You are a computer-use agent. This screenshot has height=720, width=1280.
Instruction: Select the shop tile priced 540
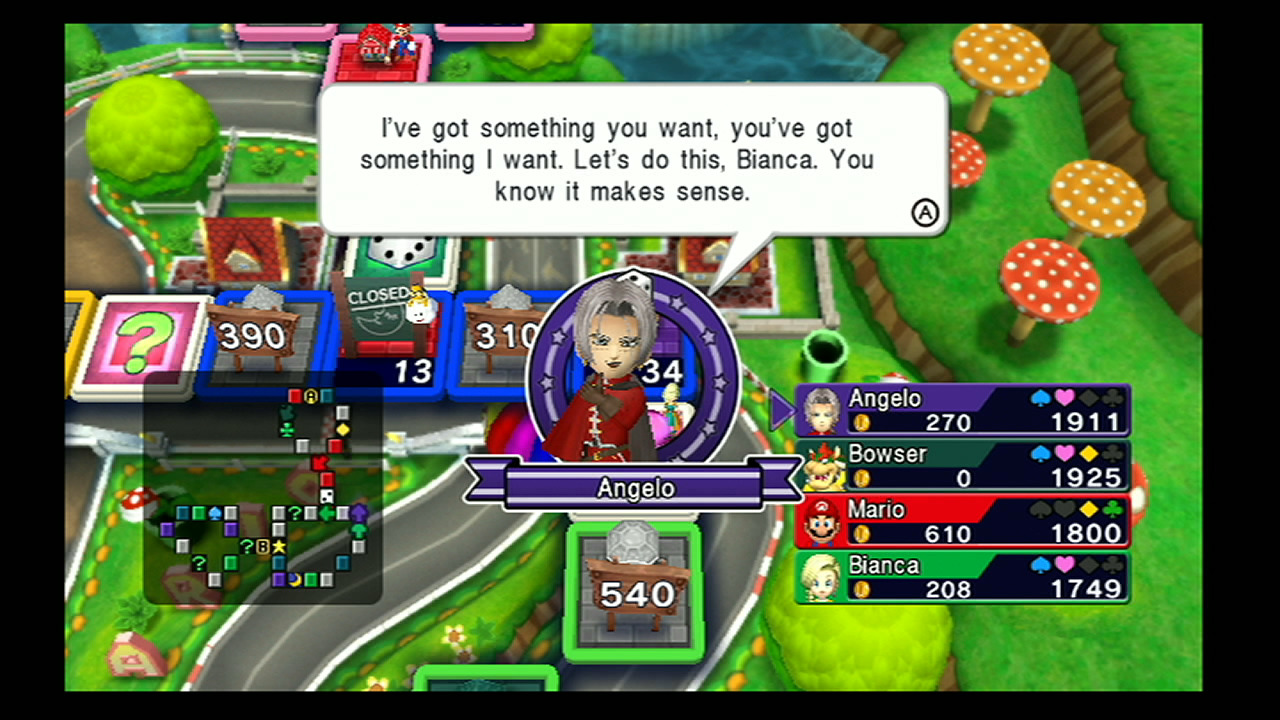pos(636,590)
